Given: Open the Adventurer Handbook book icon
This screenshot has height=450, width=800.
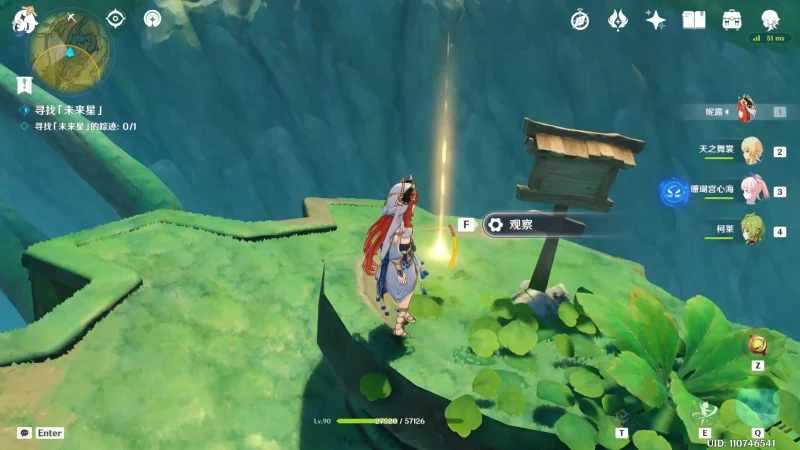Looking at the screenshot, I should [694, 20].
